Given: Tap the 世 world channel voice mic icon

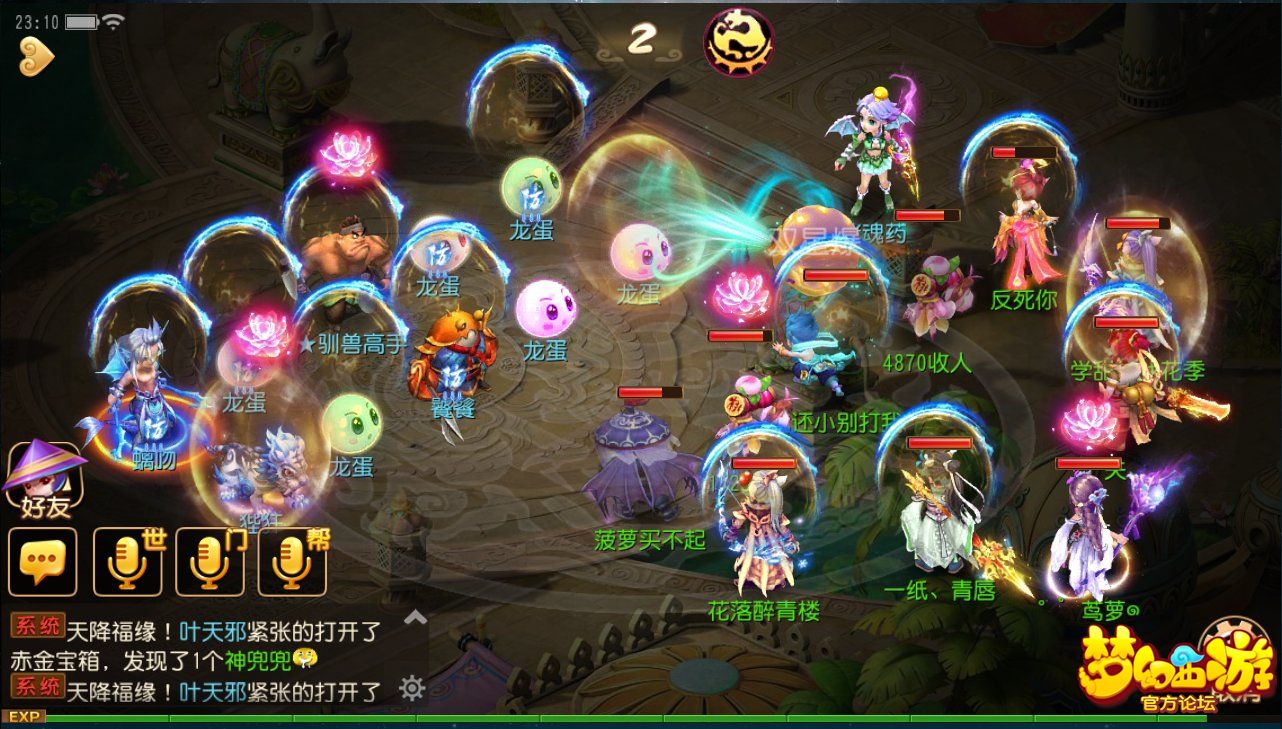Looking at the screenshot, I should pos(126,561).
